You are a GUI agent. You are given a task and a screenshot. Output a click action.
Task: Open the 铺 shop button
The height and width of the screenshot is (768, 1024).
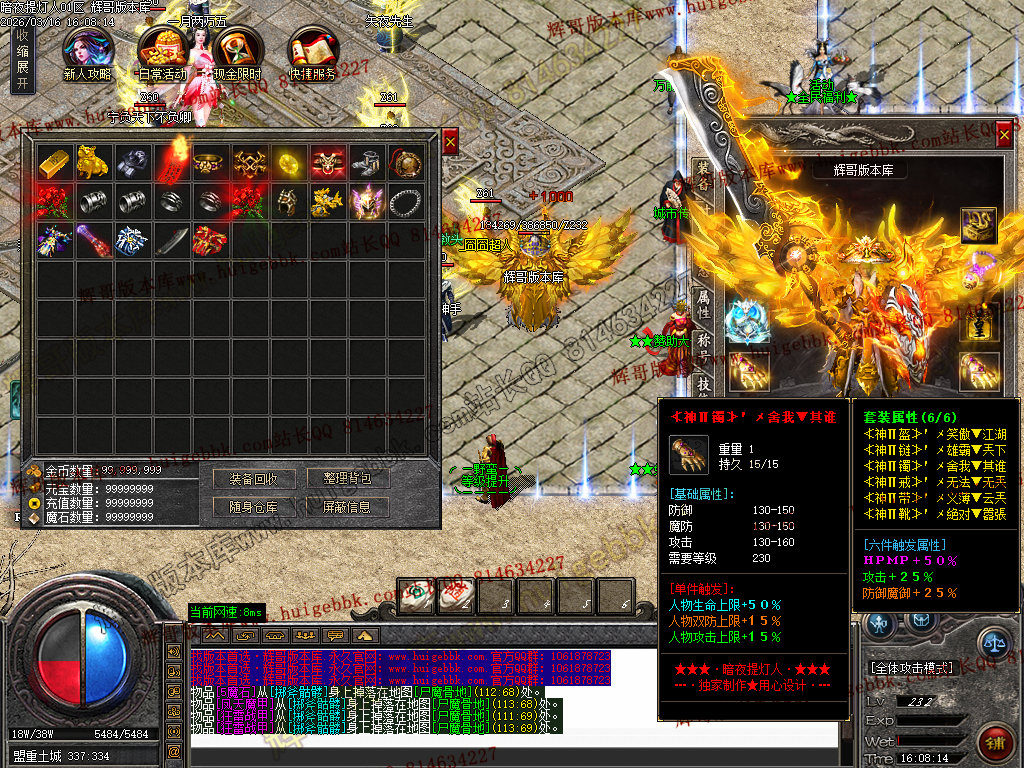coord(996,744)
